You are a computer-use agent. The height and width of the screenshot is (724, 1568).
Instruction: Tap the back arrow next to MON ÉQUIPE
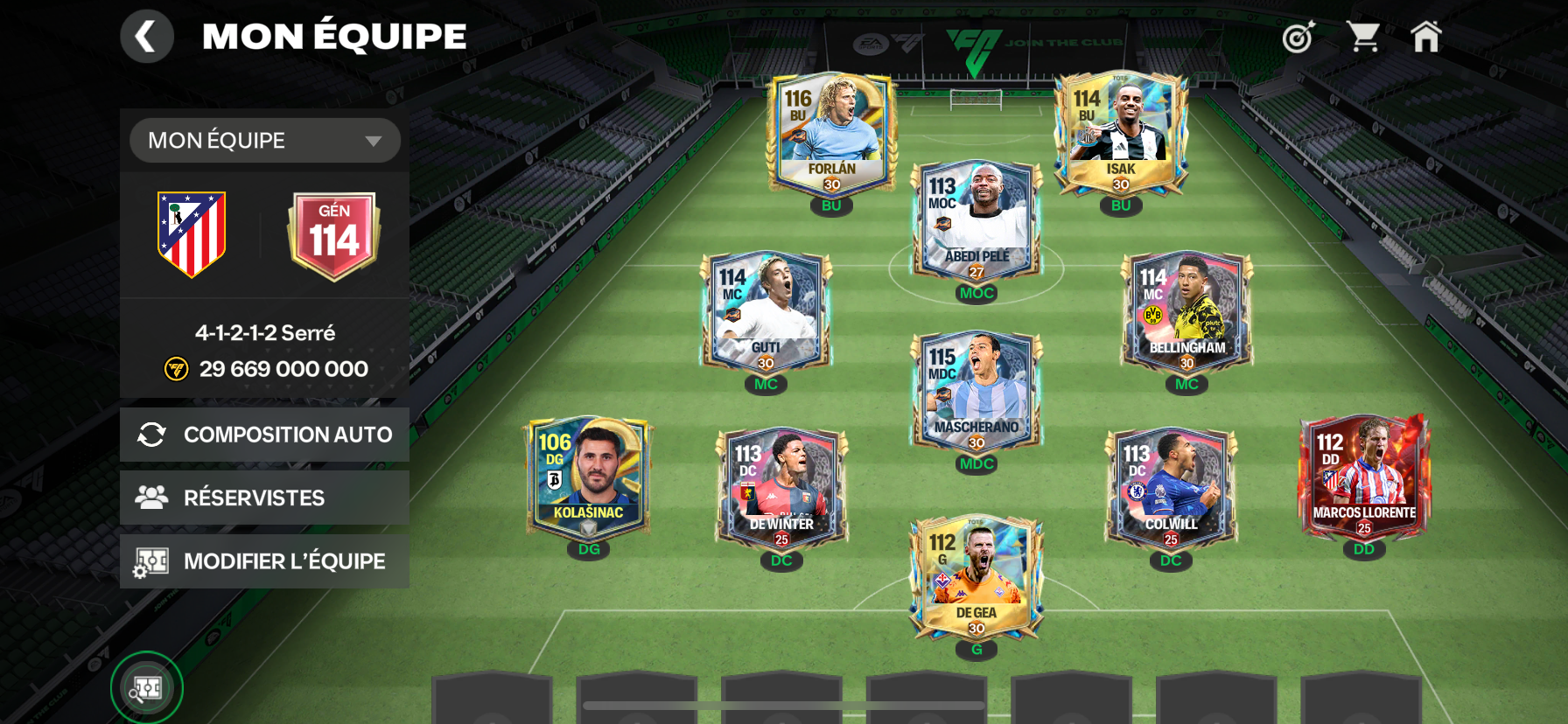[146, 37]
